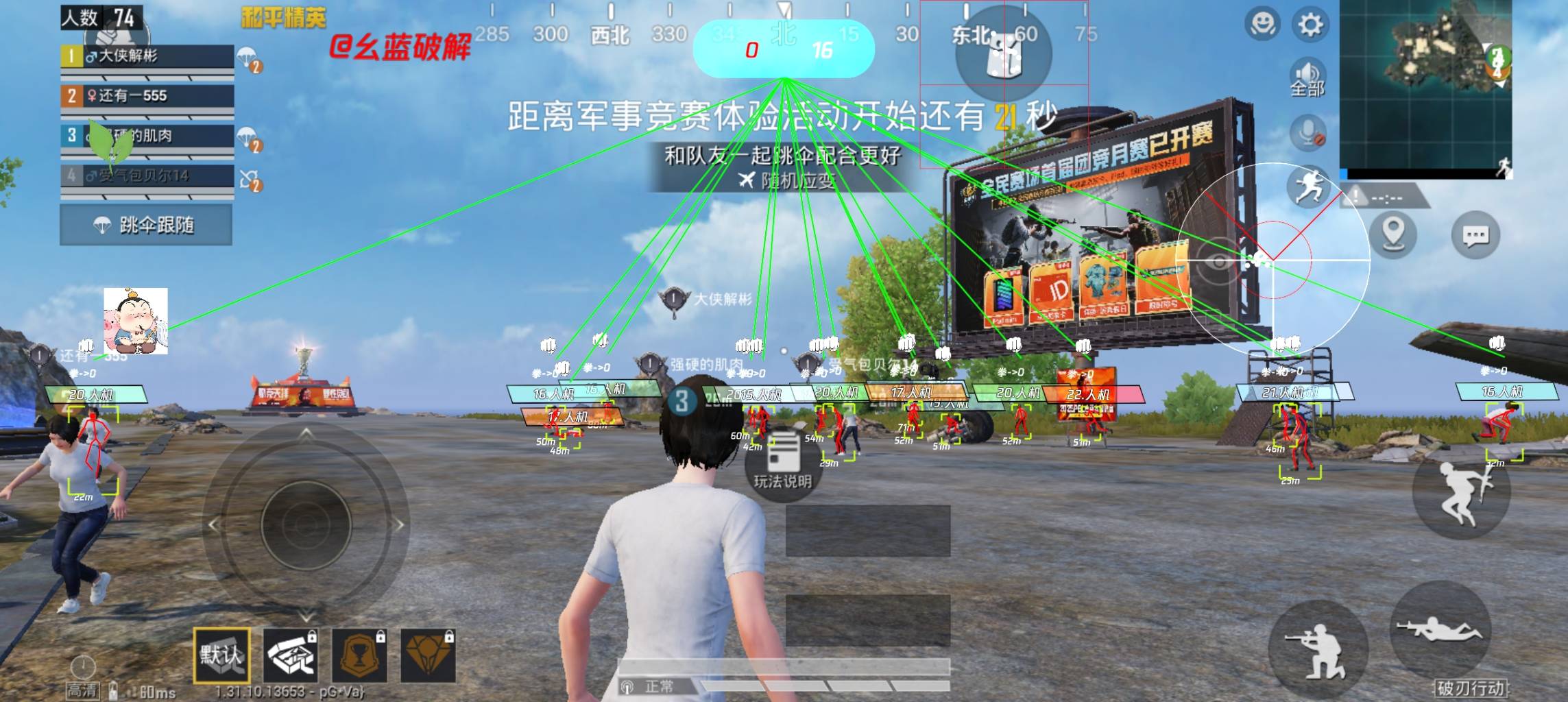The height and width of the screenshot is (702, 1568).
Task: Open the smiley emote menu
Action: 1262,25
